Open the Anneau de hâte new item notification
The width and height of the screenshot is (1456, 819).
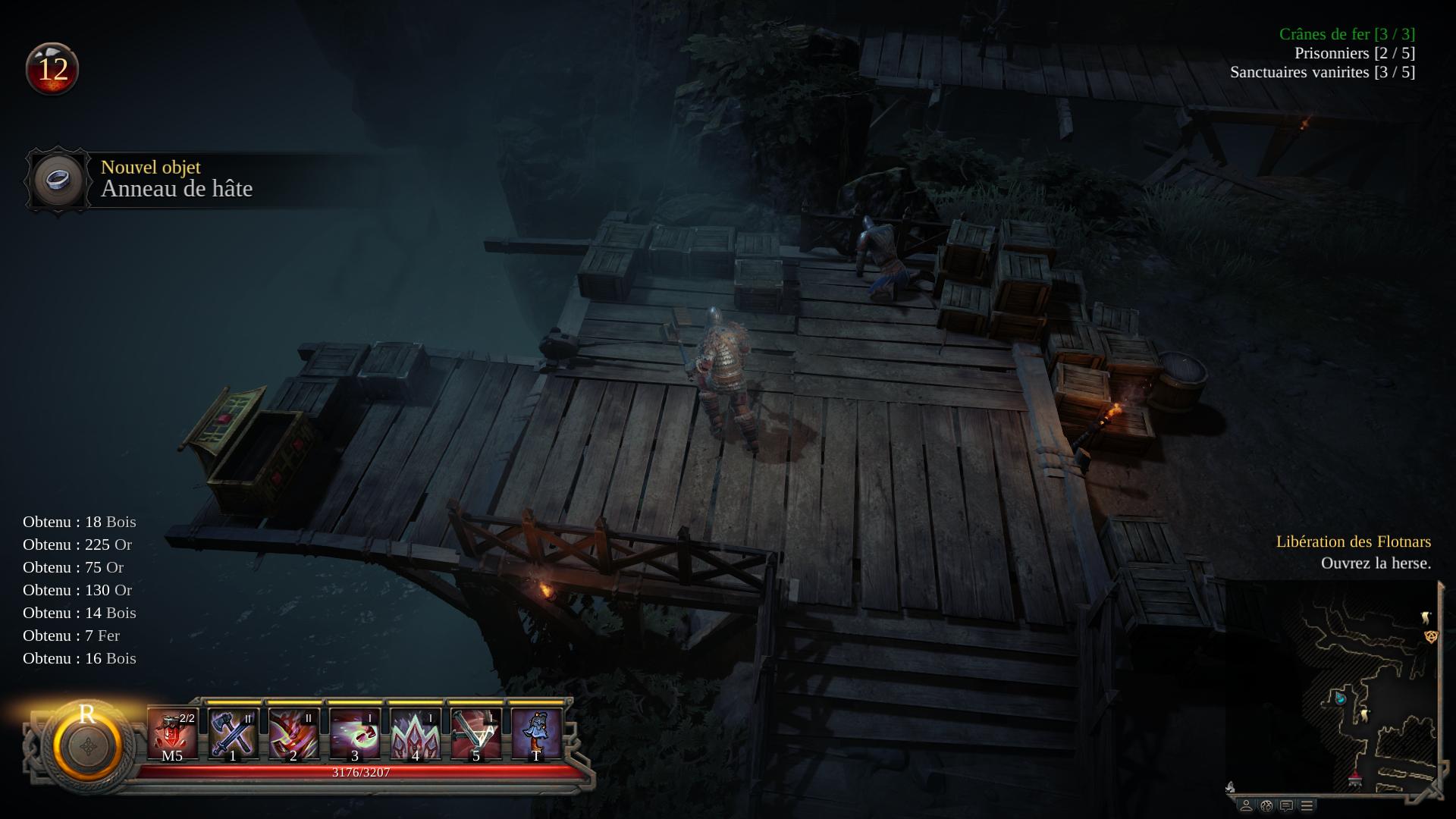[x=176, y=180]
